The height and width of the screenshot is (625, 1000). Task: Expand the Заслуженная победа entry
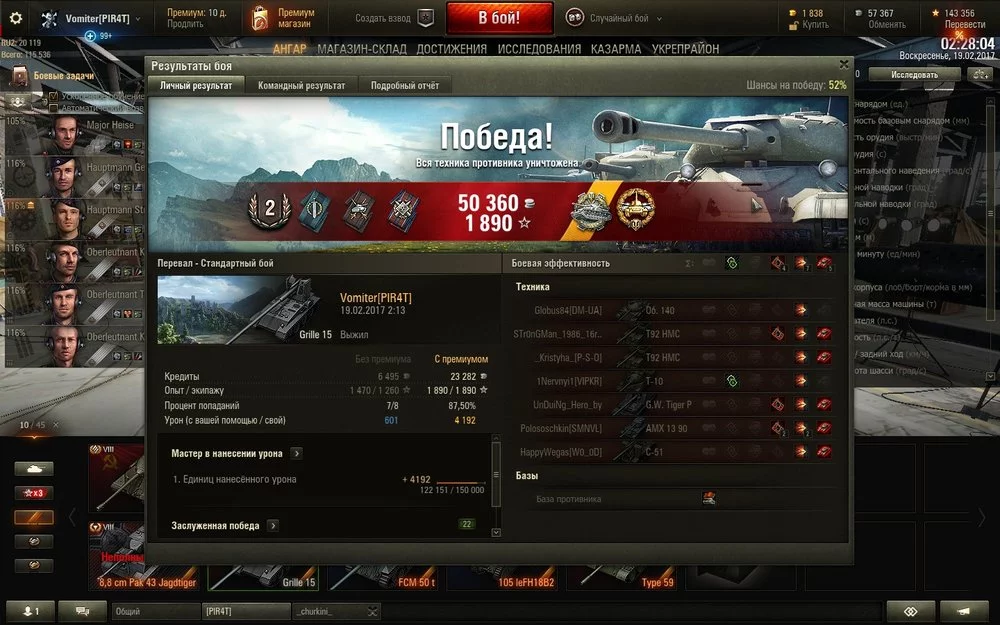click(x=273, y=525)
